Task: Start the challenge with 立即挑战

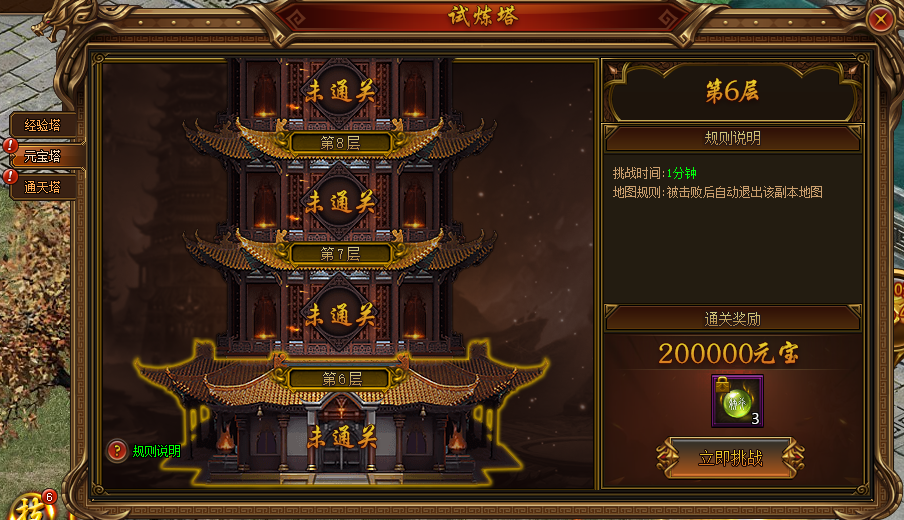Action: (730, 458)
